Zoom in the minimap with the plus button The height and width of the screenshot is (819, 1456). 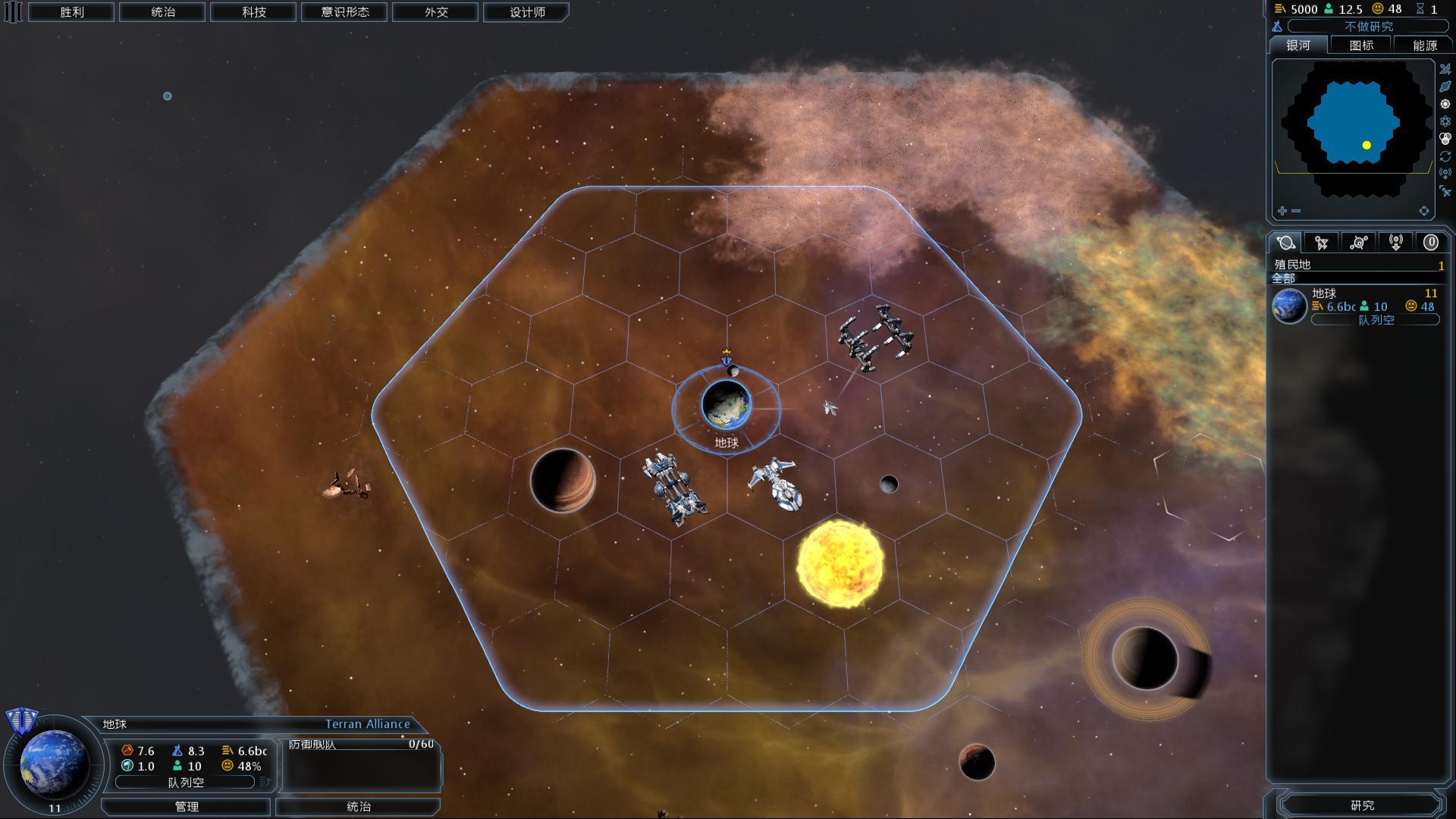tap(1282, 211)
